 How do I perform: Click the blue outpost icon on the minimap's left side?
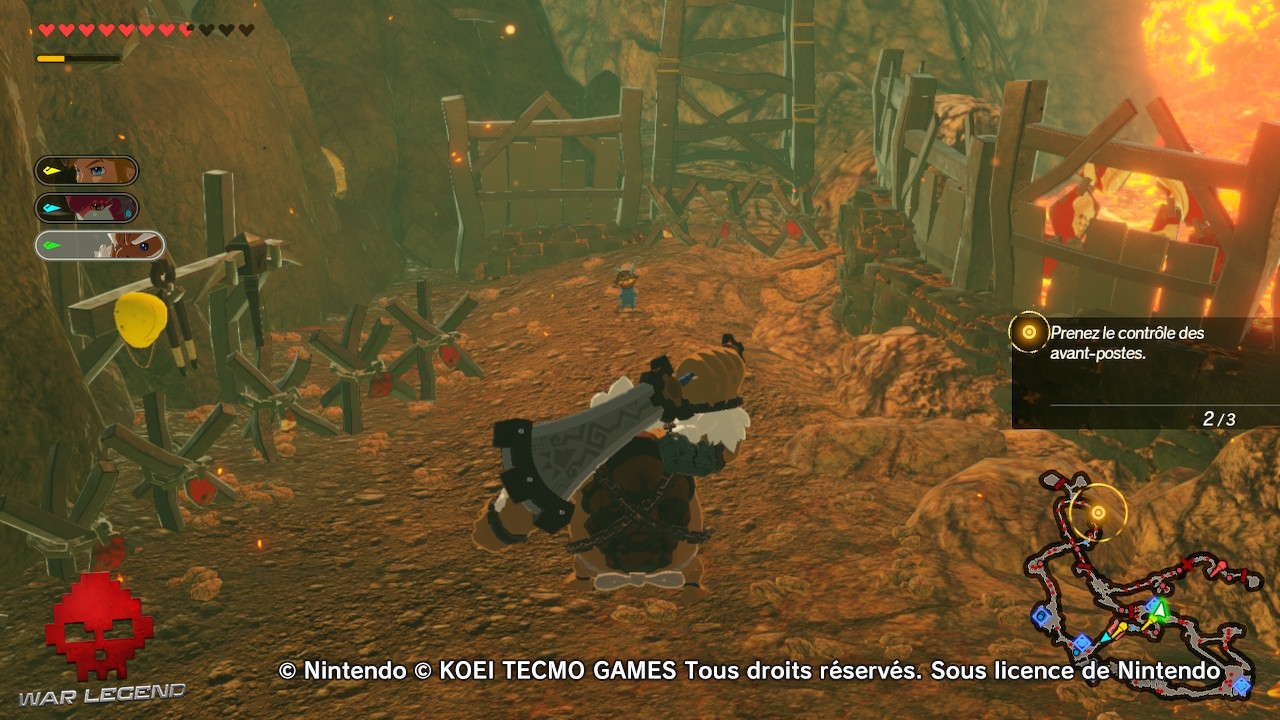coord(1042,615)
